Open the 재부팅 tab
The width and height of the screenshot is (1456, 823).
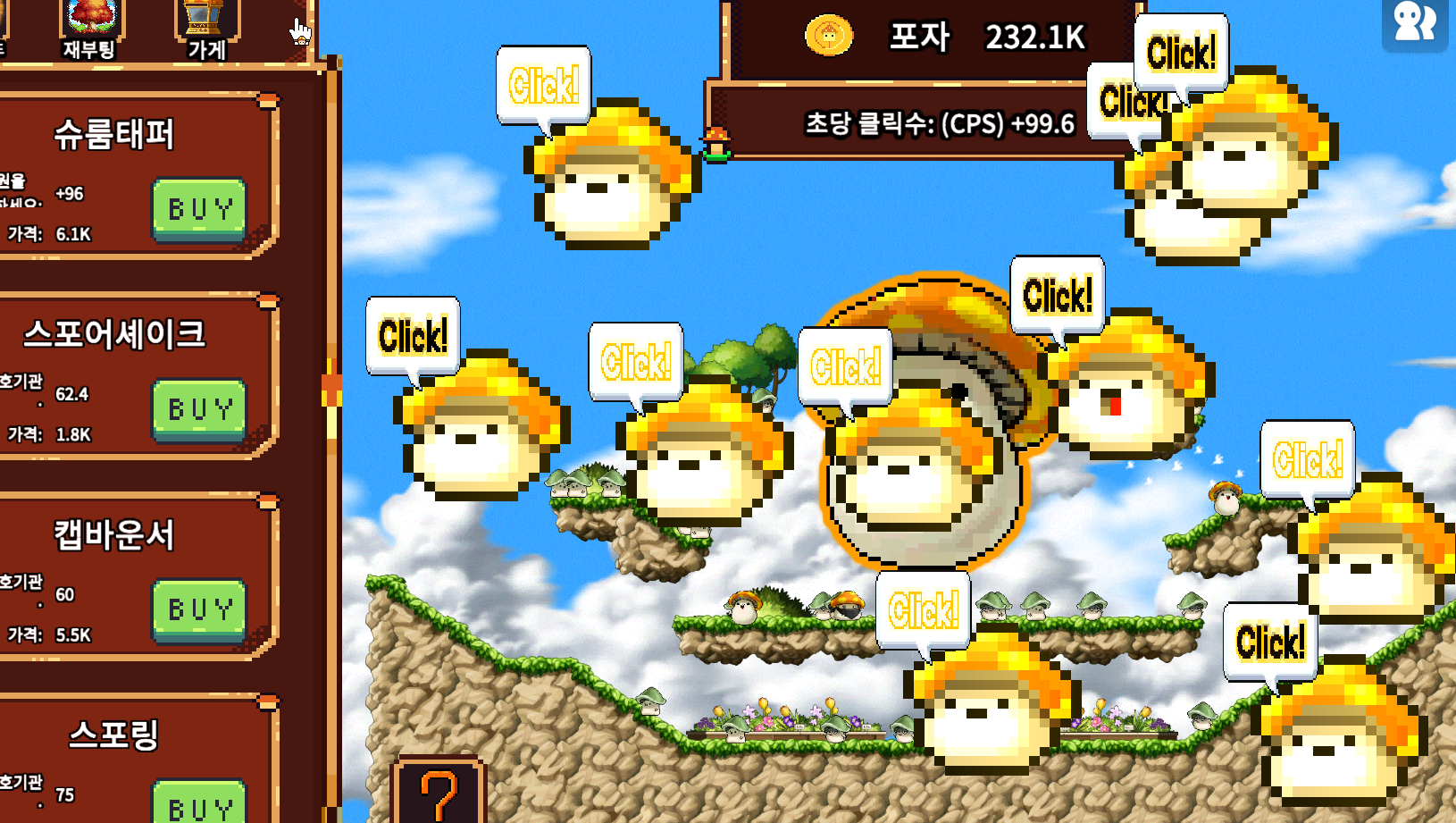pos(90,29)
